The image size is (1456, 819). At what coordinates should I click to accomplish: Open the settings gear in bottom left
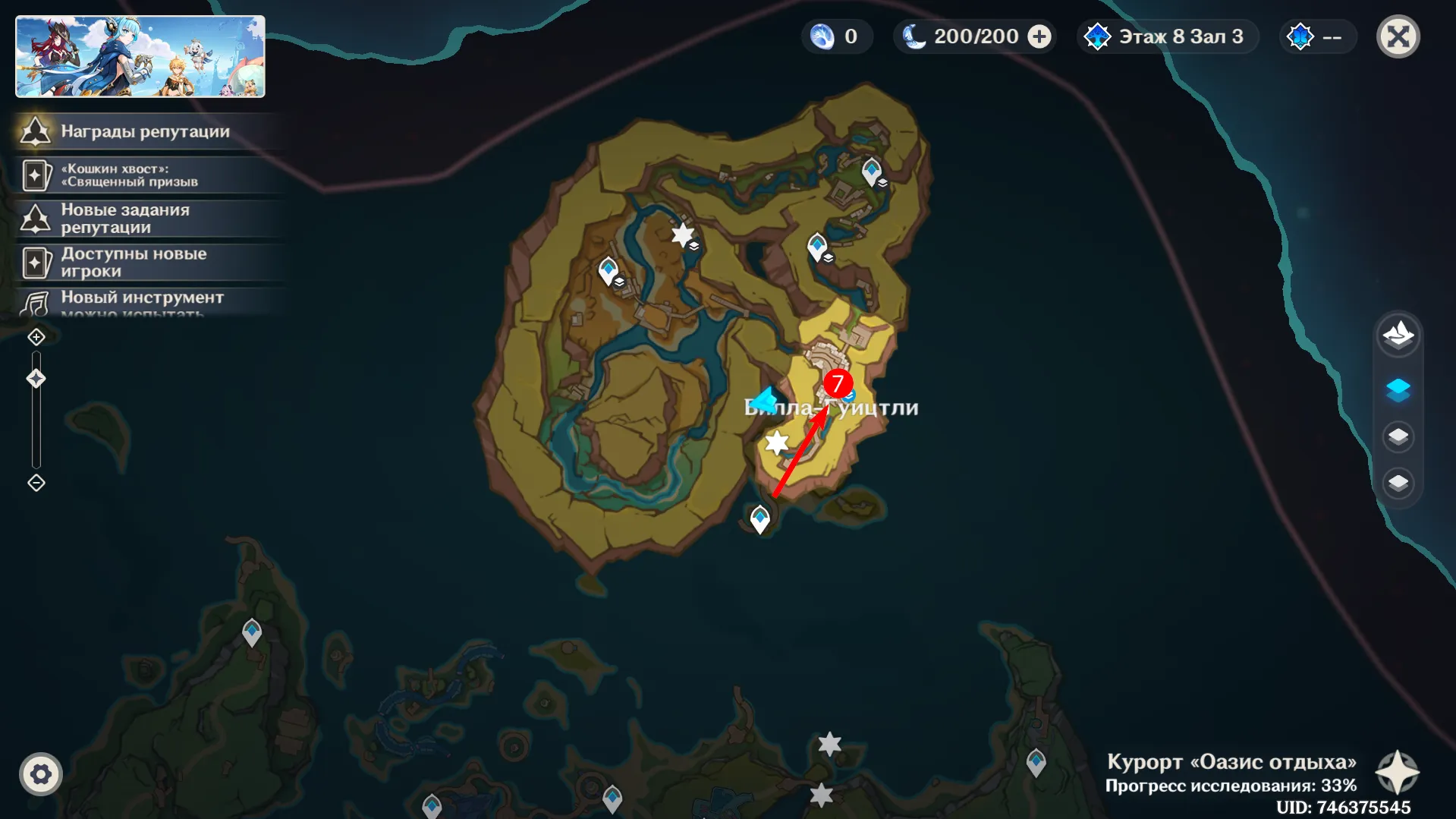coord(42,775)
